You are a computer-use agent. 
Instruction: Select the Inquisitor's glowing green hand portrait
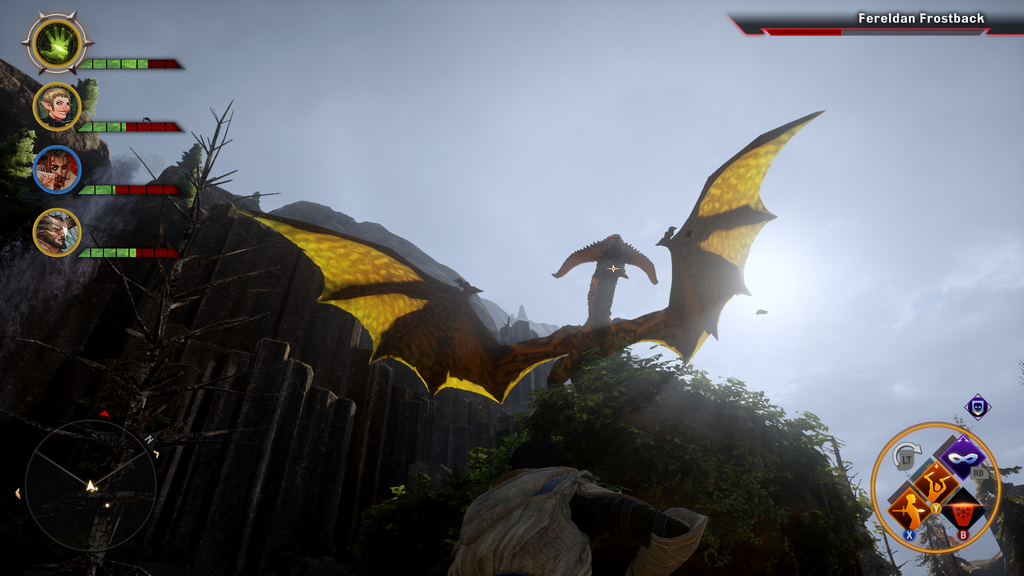point(57,43)
